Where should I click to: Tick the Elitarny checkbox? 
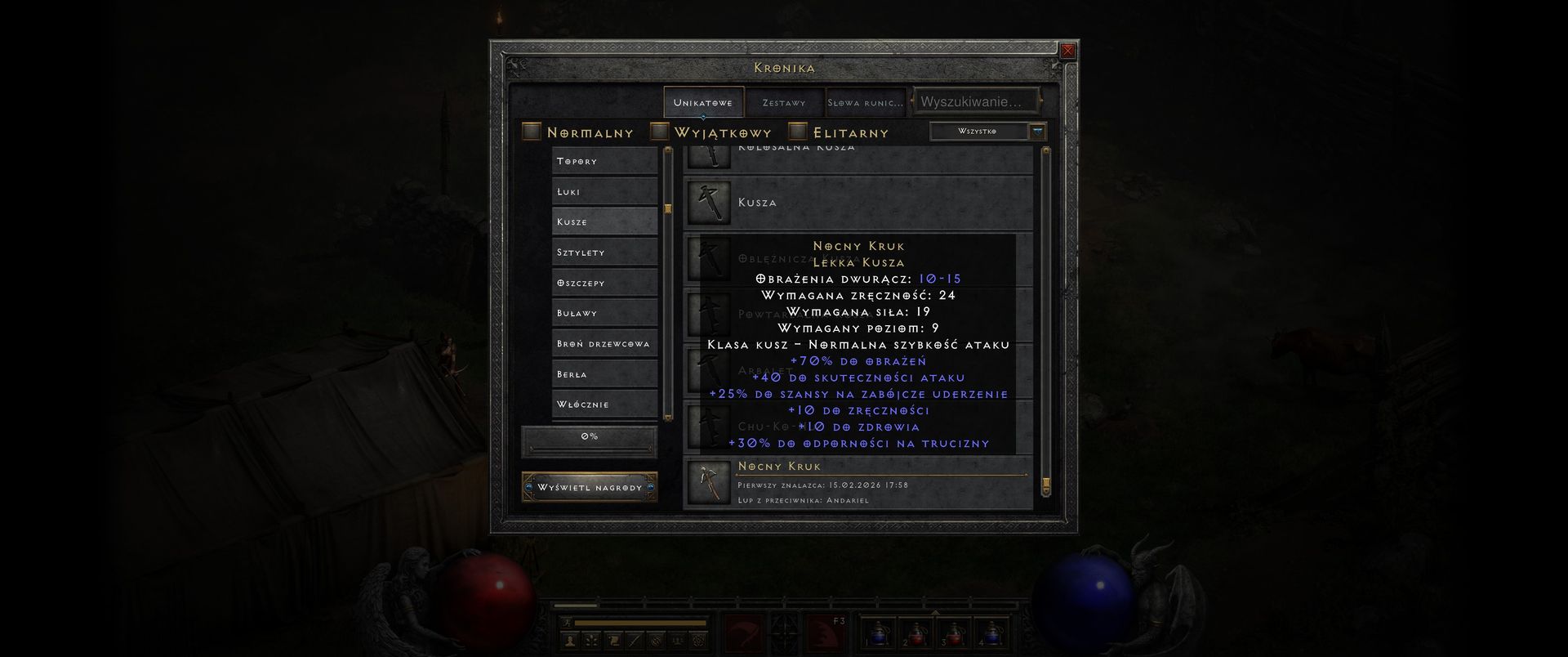tap(799, 132)
